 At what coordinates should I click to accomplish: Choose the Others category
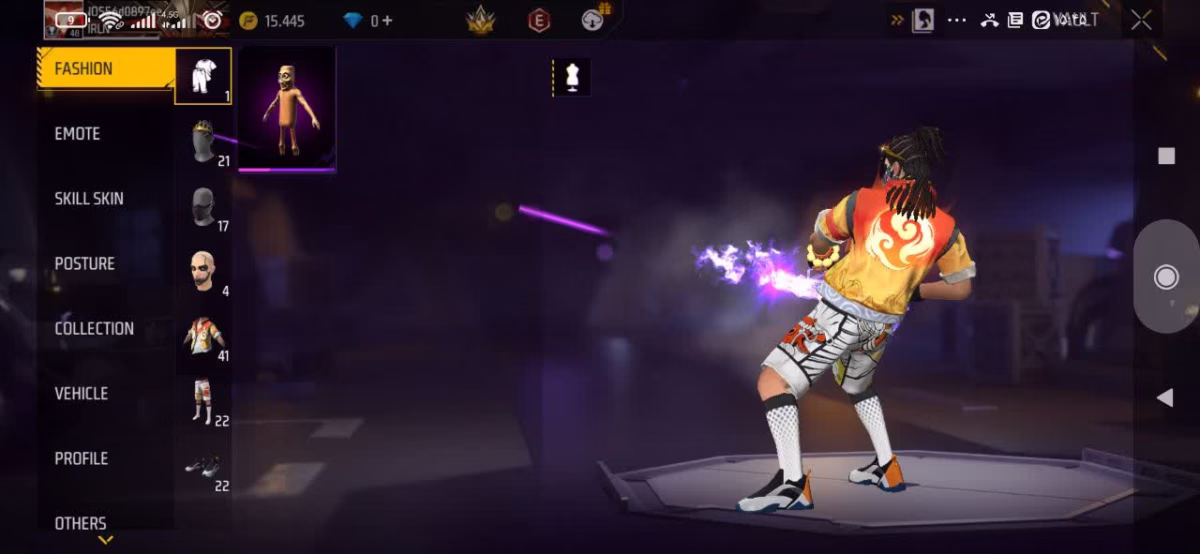(x=81, y=523)
